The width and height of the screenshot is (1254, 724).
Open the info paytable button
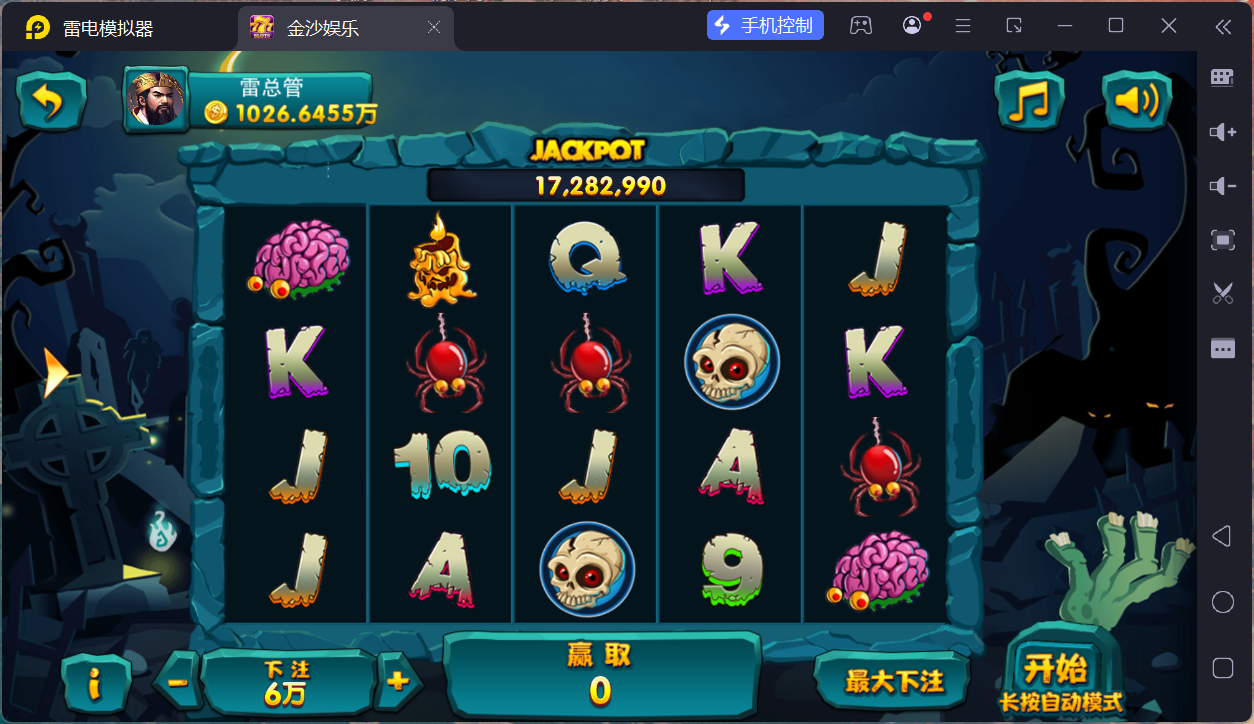point(96,683)
